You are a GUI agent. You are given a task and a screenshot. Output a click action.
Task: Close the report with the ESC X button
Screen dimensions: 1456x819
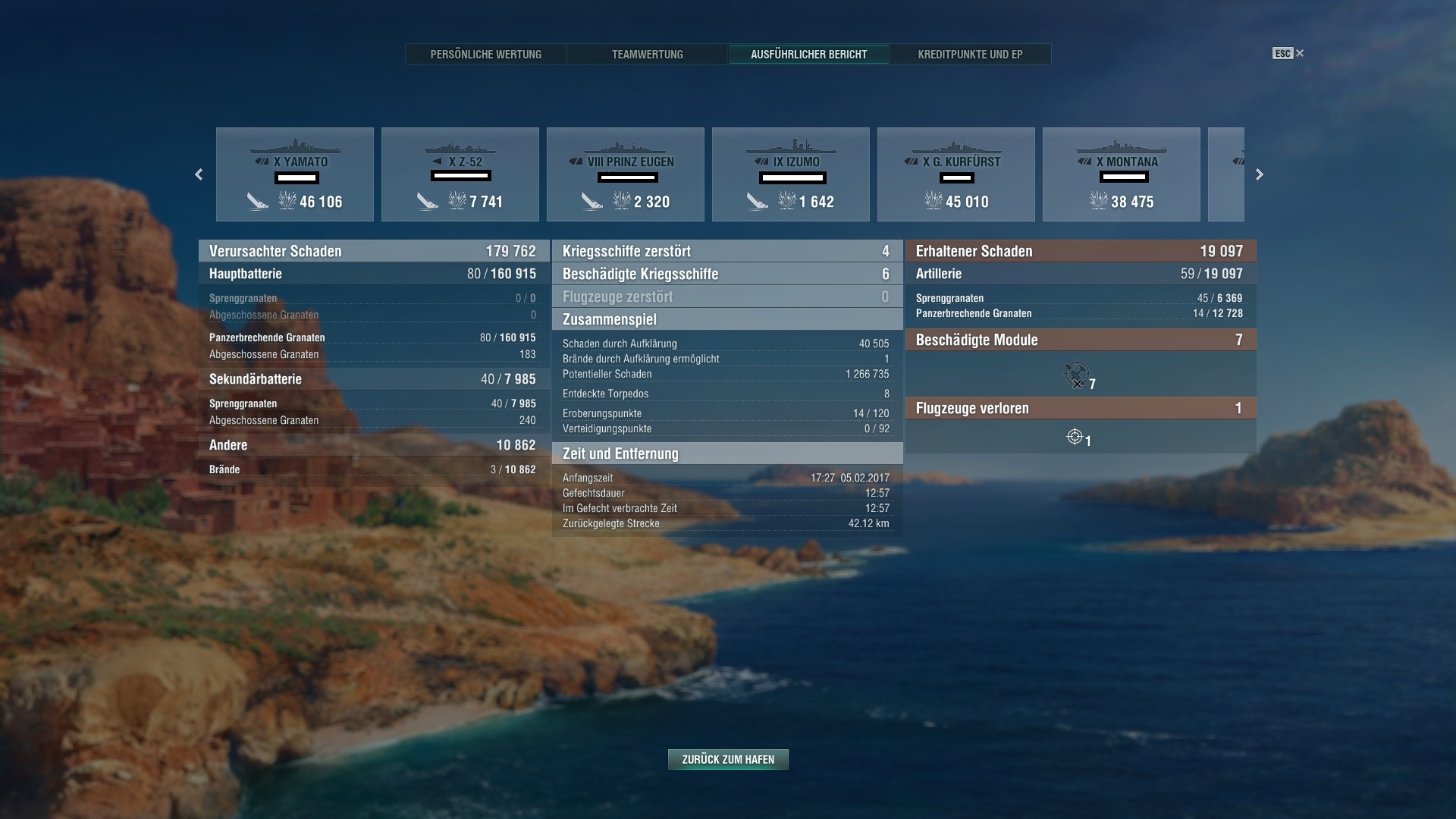point(1299,53)
